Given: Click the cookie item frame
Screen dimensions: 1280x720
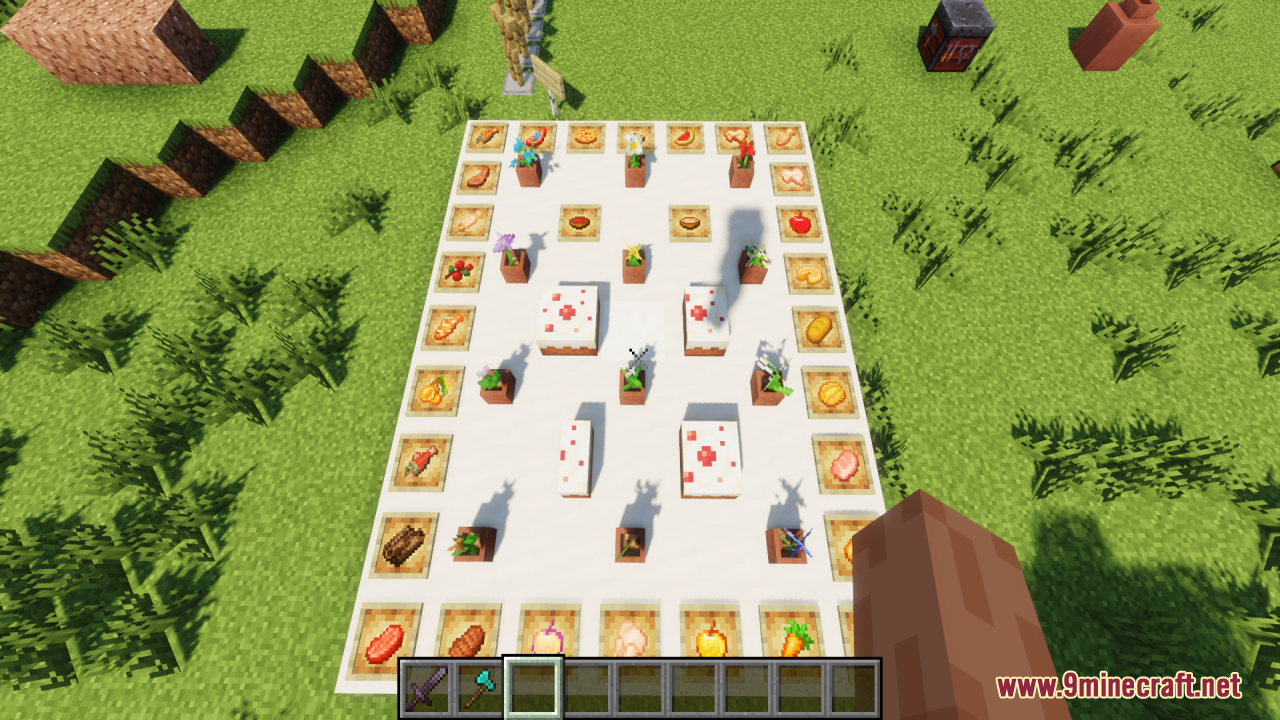Looking at the screenshot, I should 585,137.
